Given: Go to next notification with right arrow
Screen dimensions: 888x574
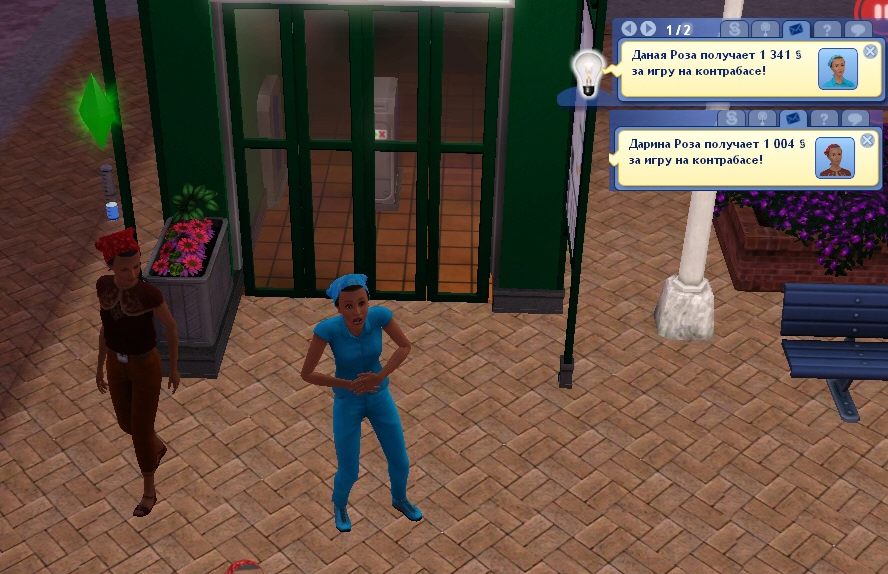Looking at the screenshot, I should point(648,29).
